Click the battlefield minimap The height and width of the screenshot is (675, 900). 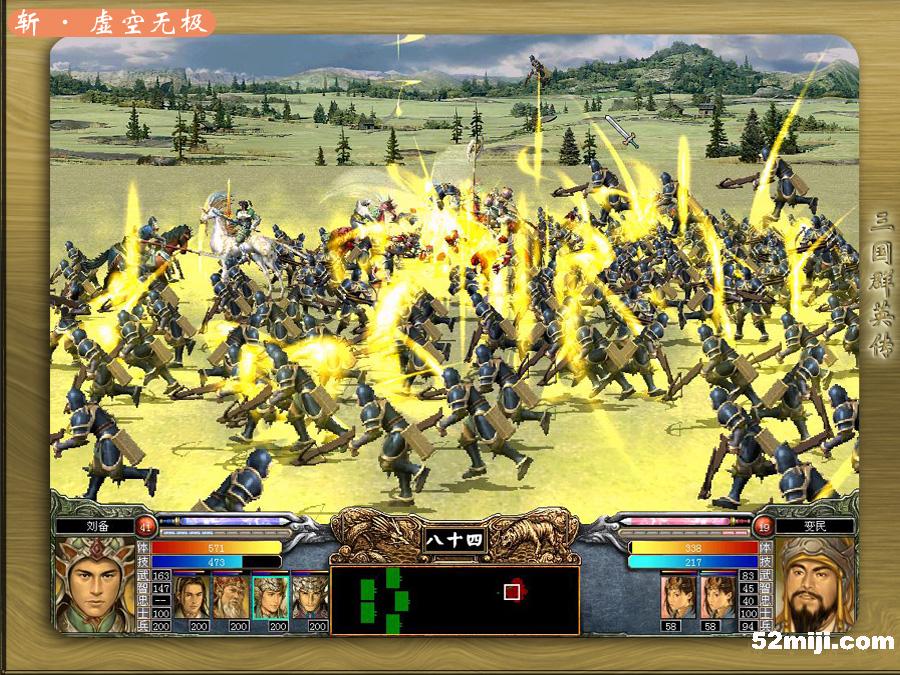pos(455,600)
